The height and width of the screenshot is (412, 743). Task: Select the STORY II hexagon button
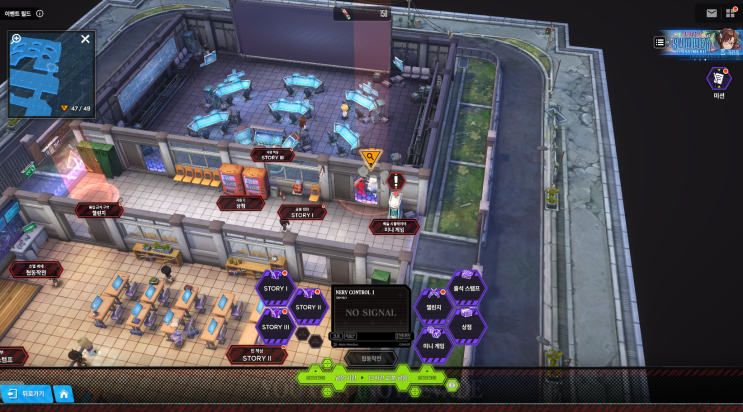point(307,307)
